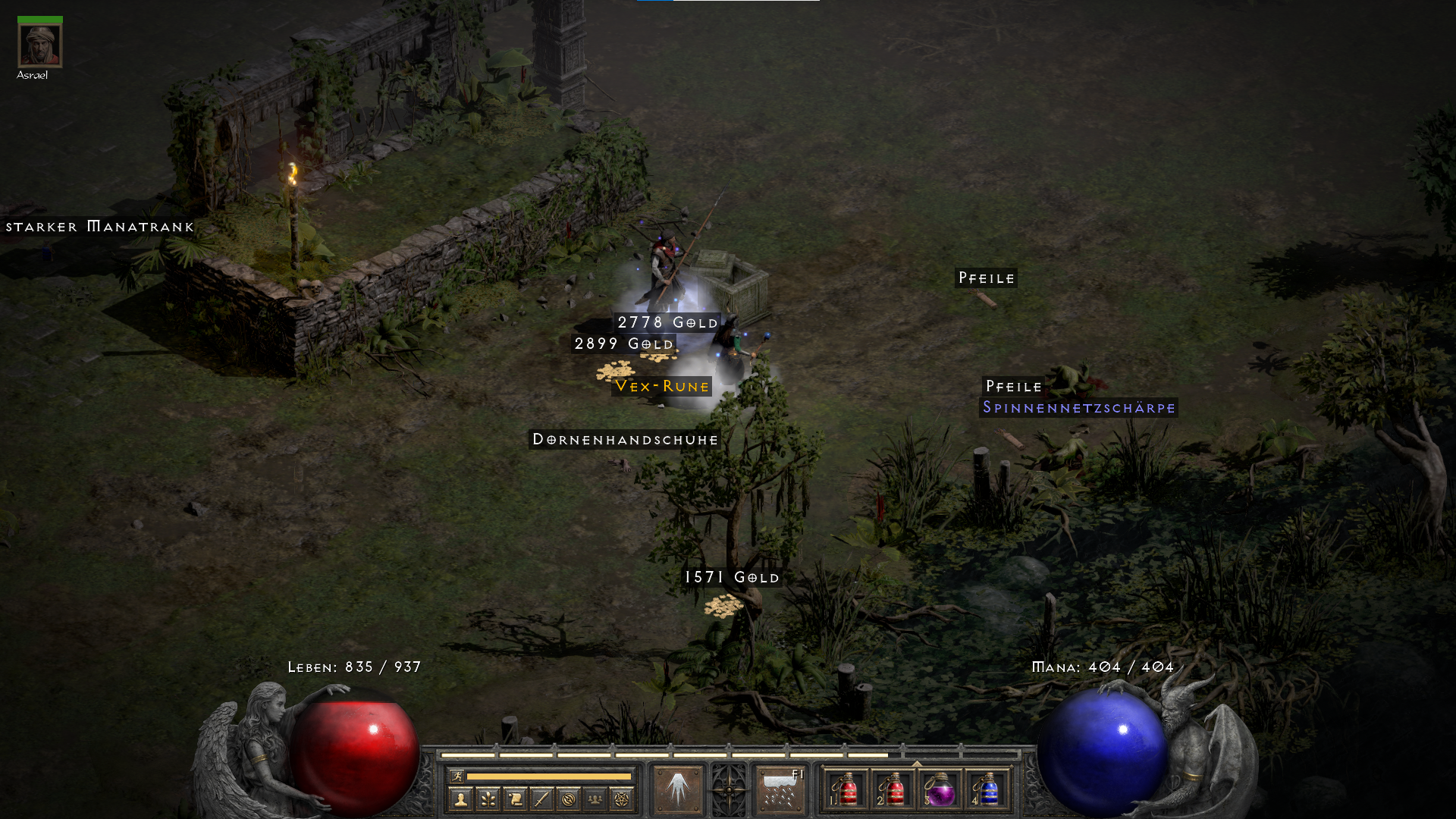Pick up the Spinnennetzschärpe sash
Image resolution: width=1456 pixels, height=819 pixels.
tap(1078, 408)
